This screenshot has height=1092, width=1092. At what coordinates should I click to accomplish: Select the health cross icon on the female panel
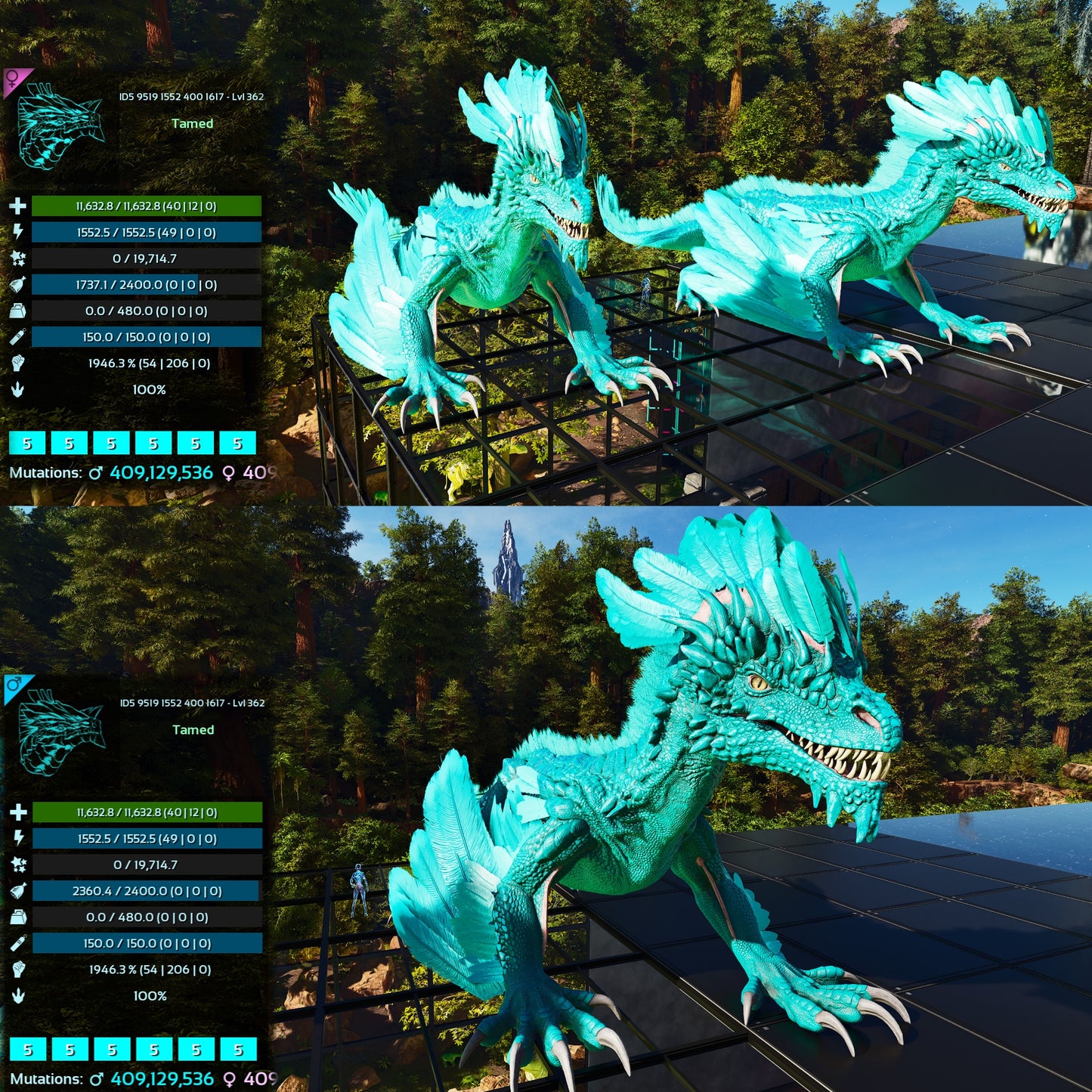17,204
